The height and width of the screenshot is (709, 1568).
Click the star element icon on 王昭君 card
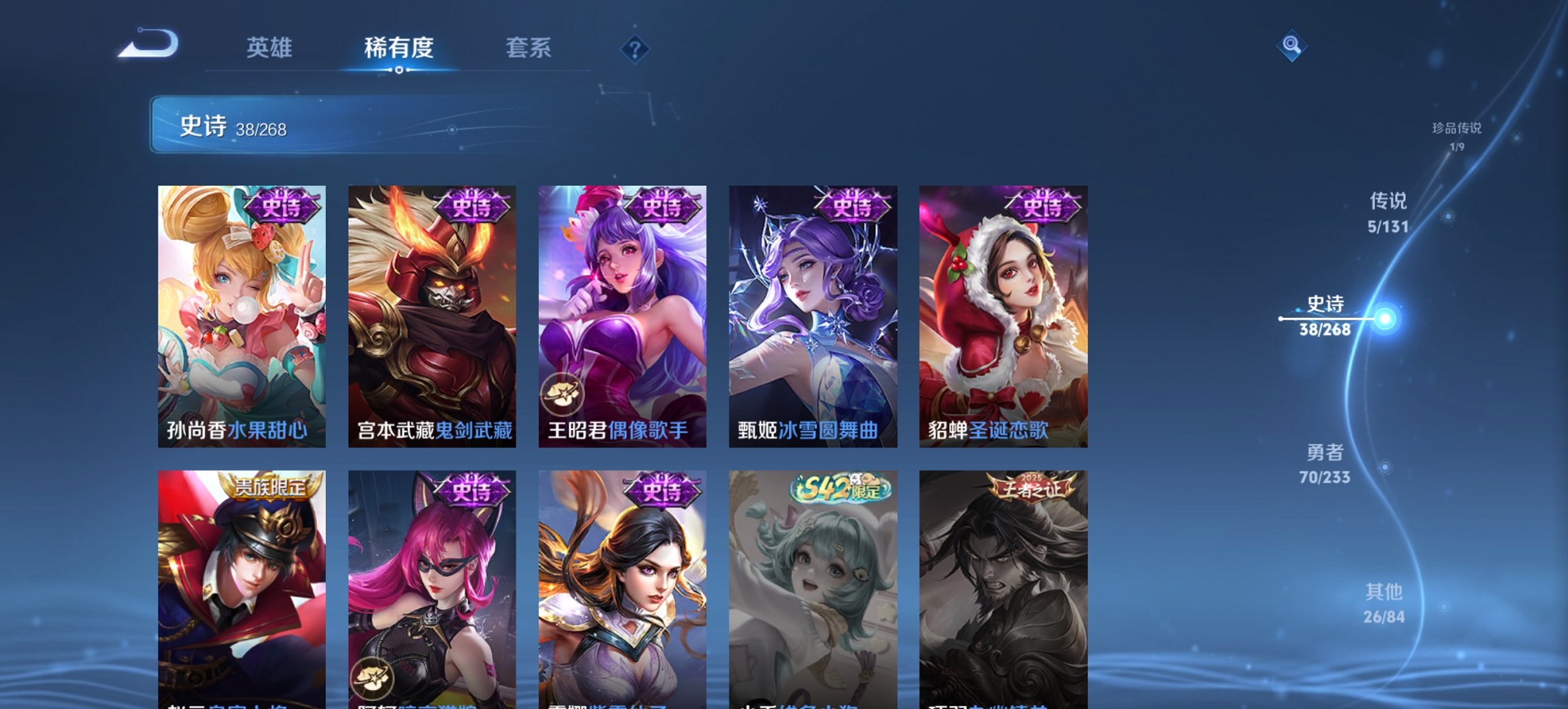(x=562, y=392)
